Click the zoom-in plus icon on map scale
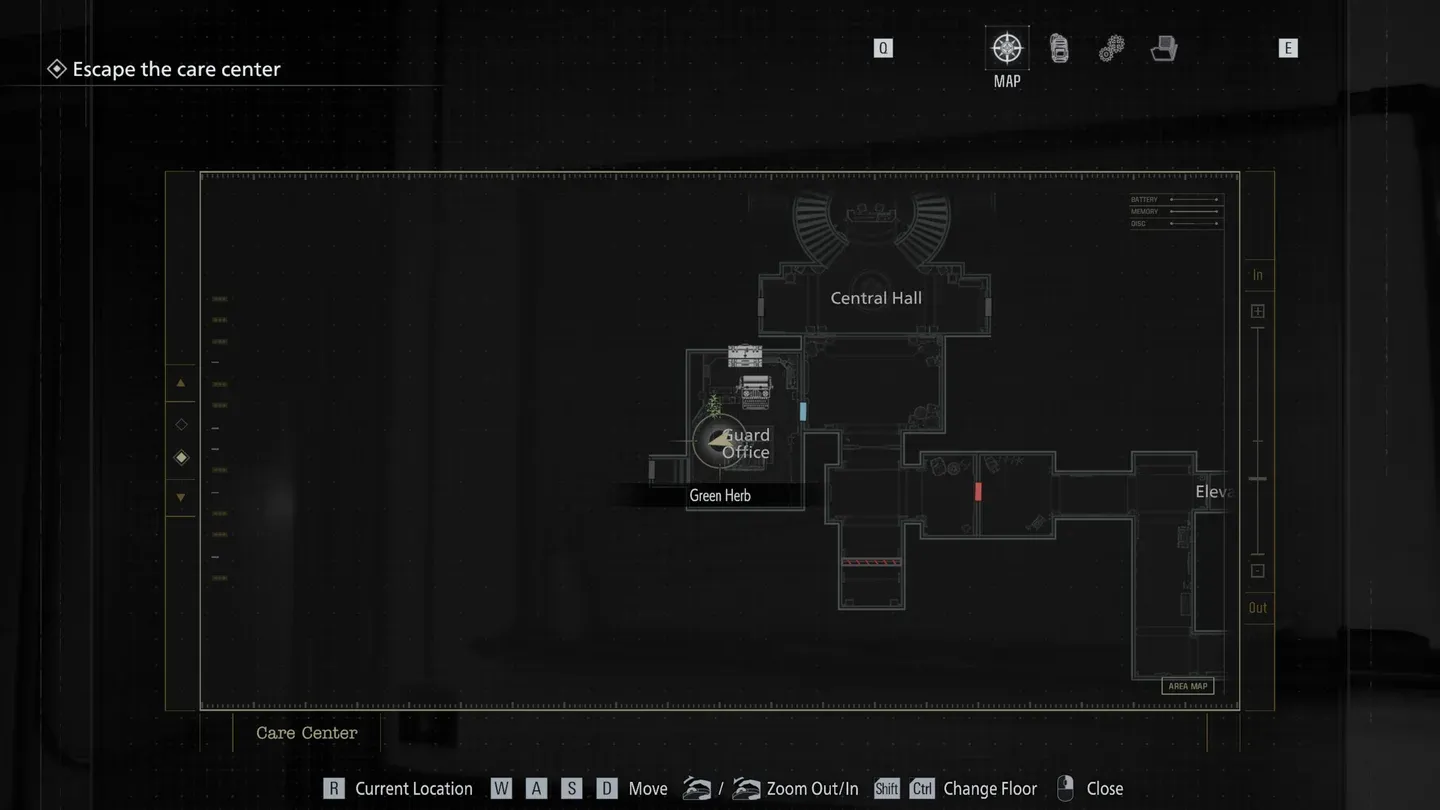This screenshot has height=810, width=1440. tap(1257, 311)
